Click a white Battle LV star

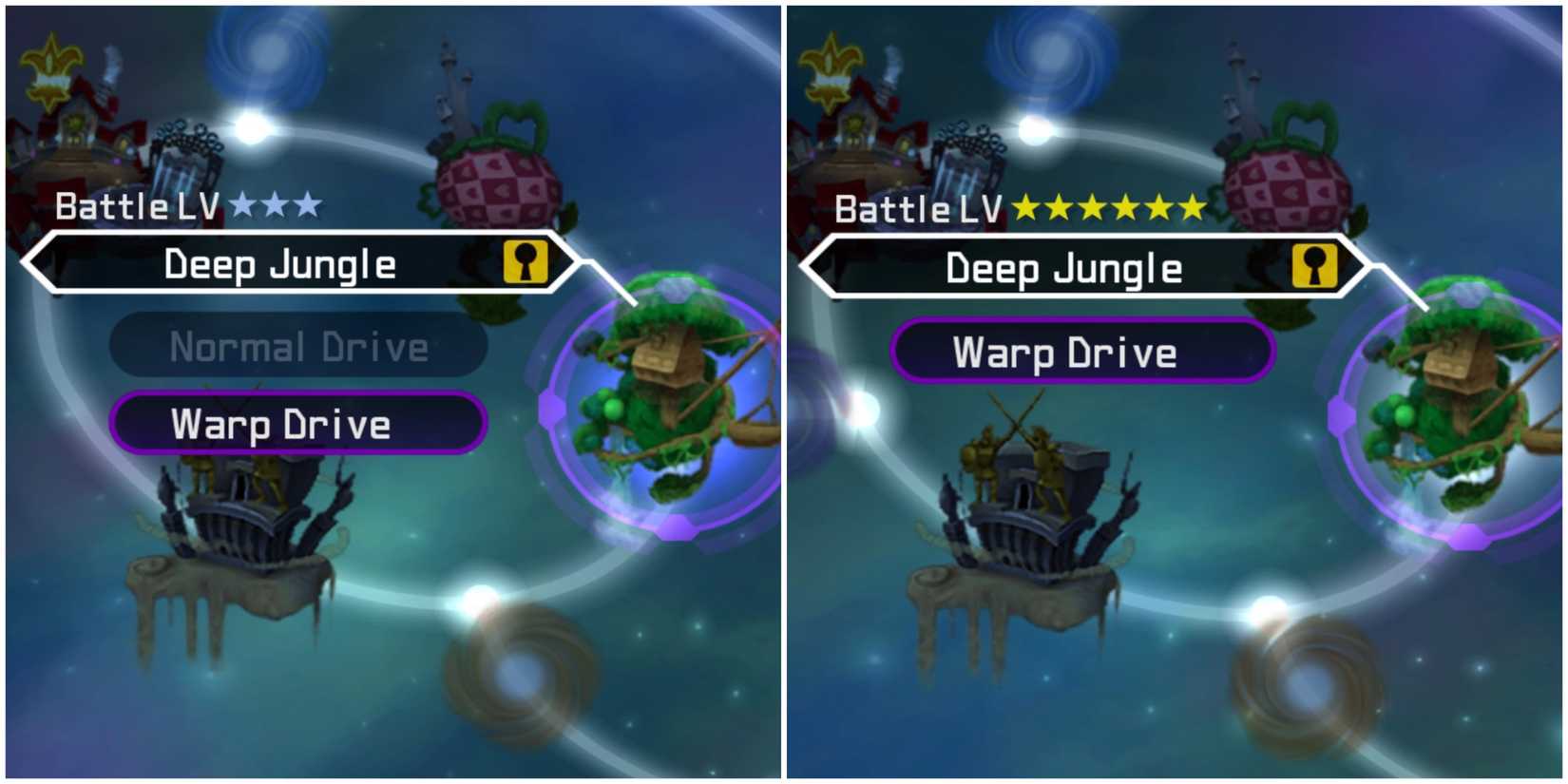[276, 202]
